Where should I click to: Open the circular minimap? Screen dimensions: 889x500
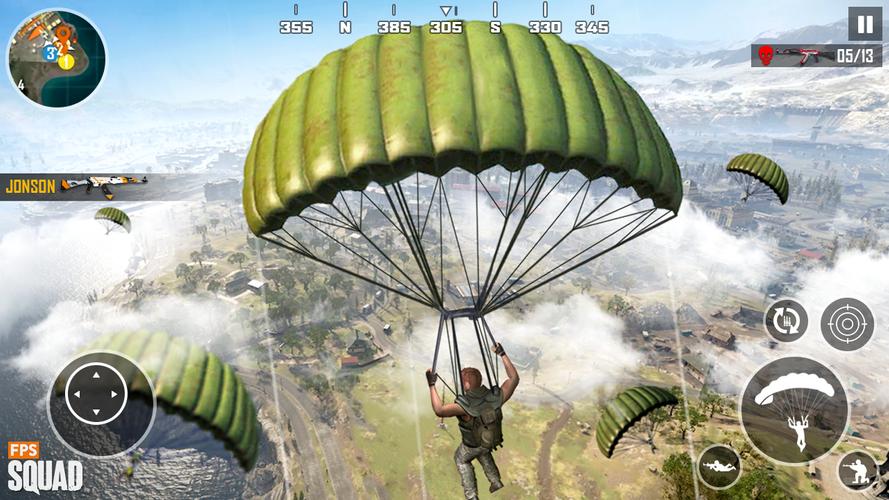56,58
